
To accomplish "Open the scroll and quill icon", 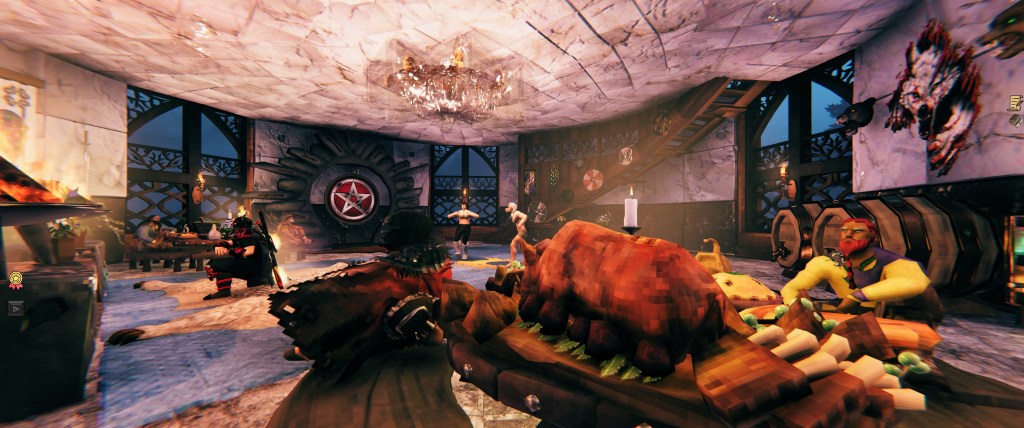I will [1014, 102].
